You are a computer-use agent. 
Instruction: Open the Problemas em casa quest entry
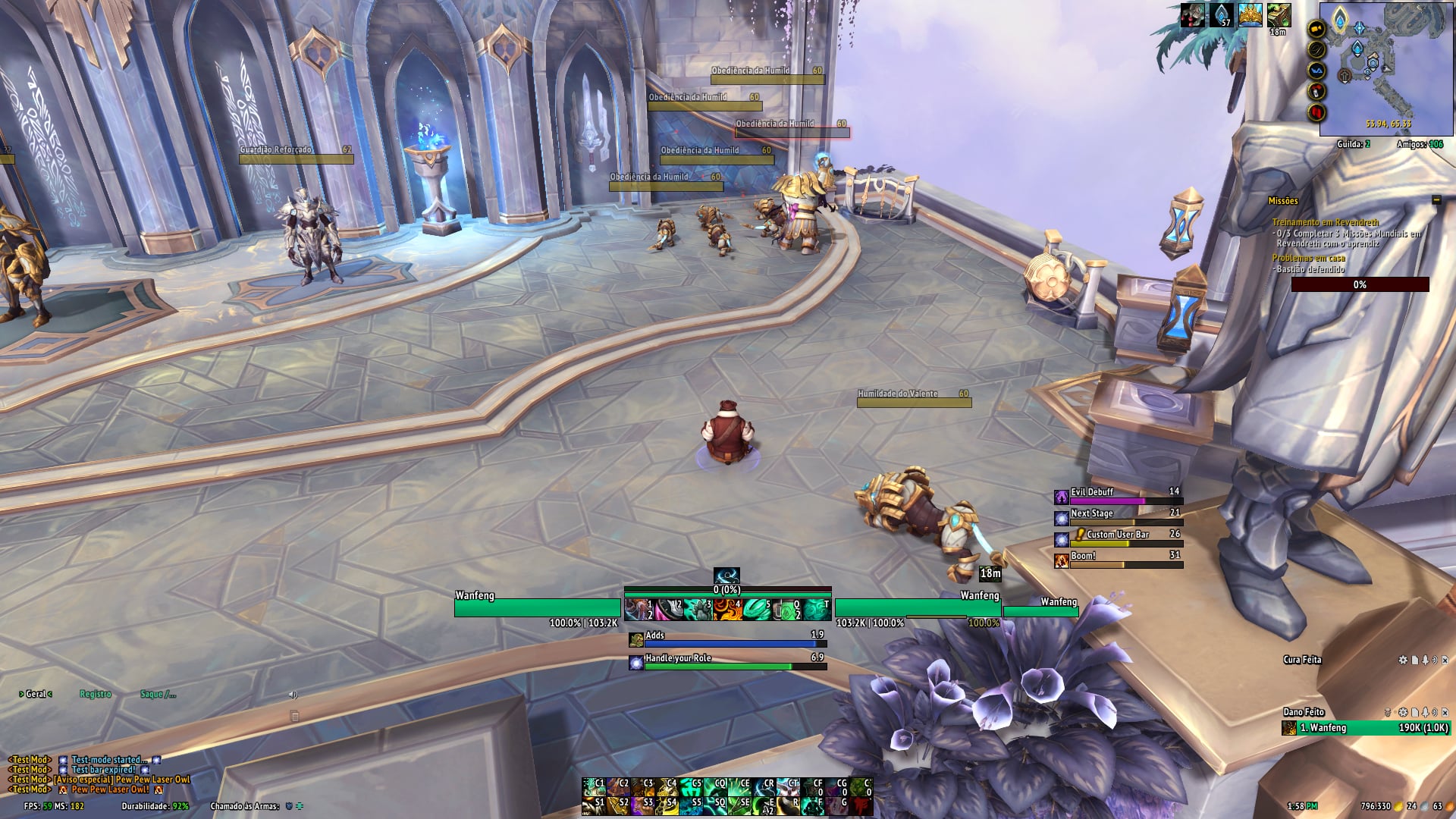tap(1308, 258)
